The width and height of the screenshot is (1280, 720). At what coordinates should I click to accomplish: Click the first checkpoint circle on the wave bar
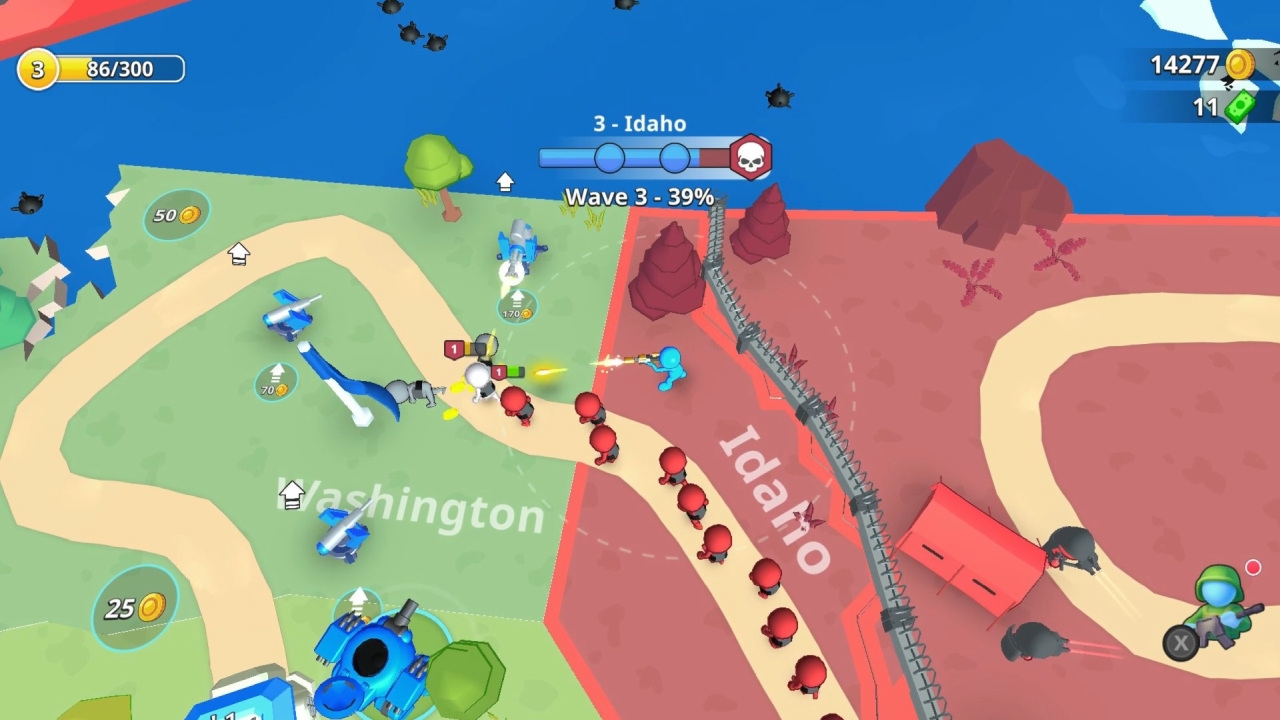(x=611, y=156)
